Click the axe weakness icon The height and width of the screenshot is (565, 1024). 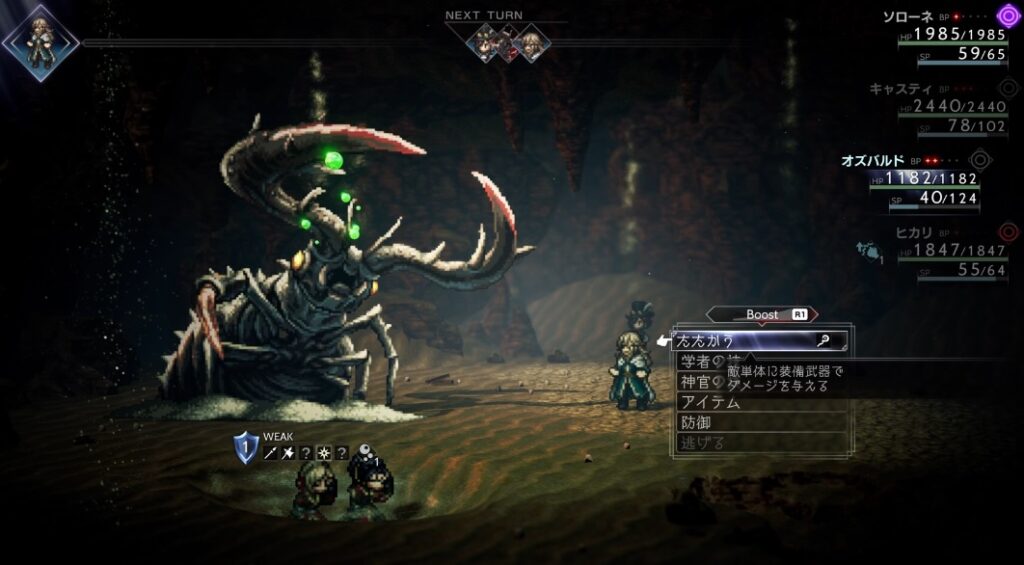pyautogui.click(x=289, y=453)
